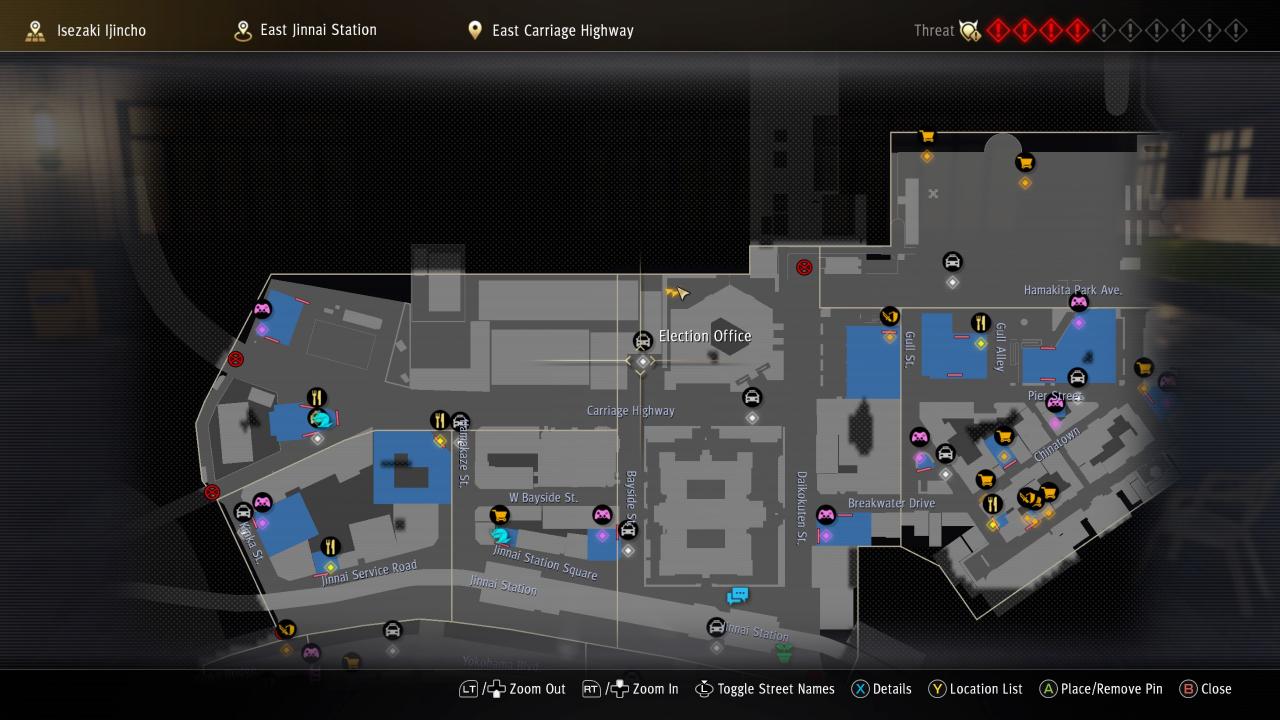Select the restaurant marker on Jinnai Service Road
Screen dimensions: 1280x720
point(330,547)
